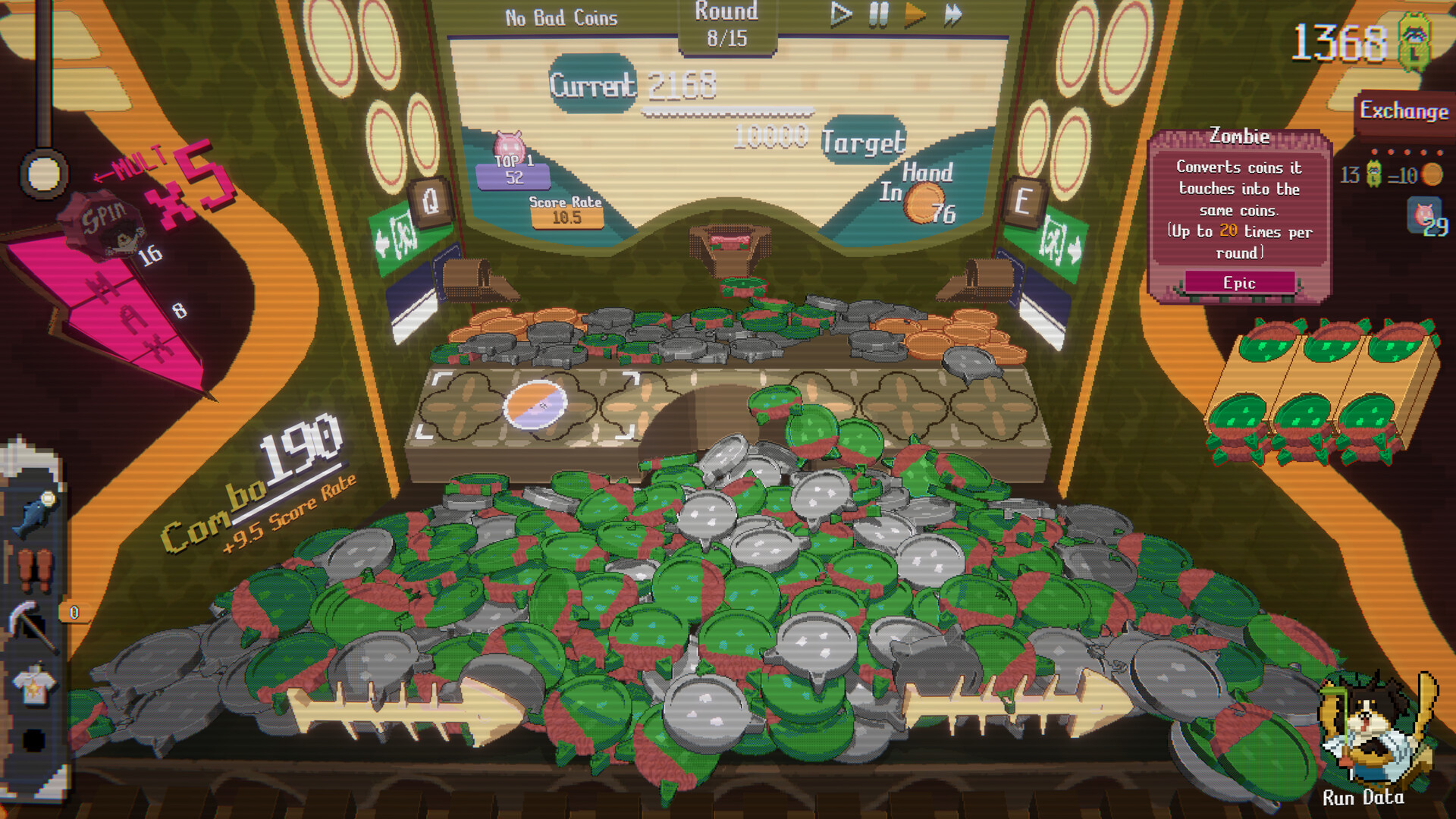Use the pickaxe item on the left

tap(30, 627)
